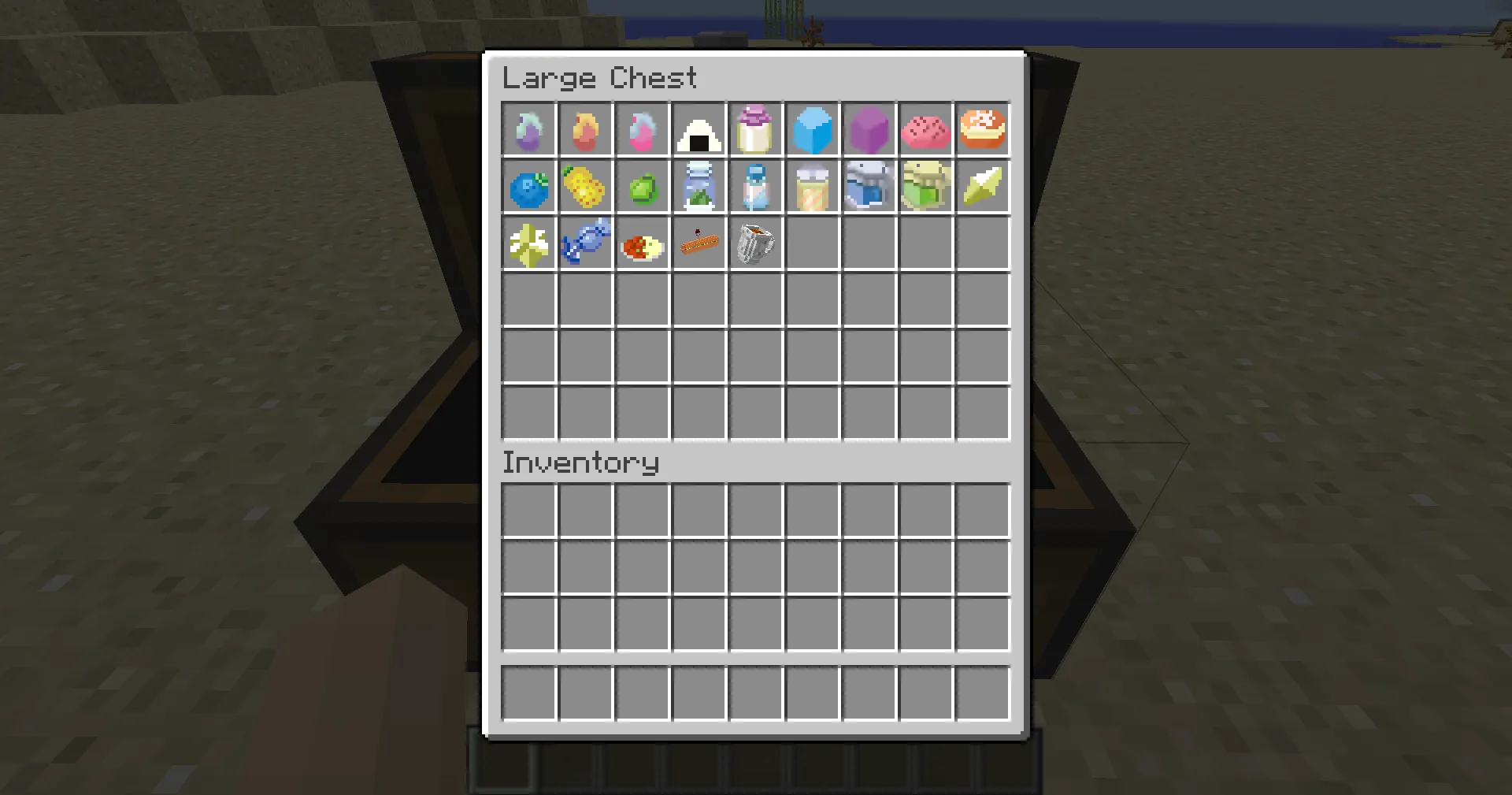Pick up the rice ball onigiri
The width and height of the screenshot is (1512, 795).
click(699, 129)
